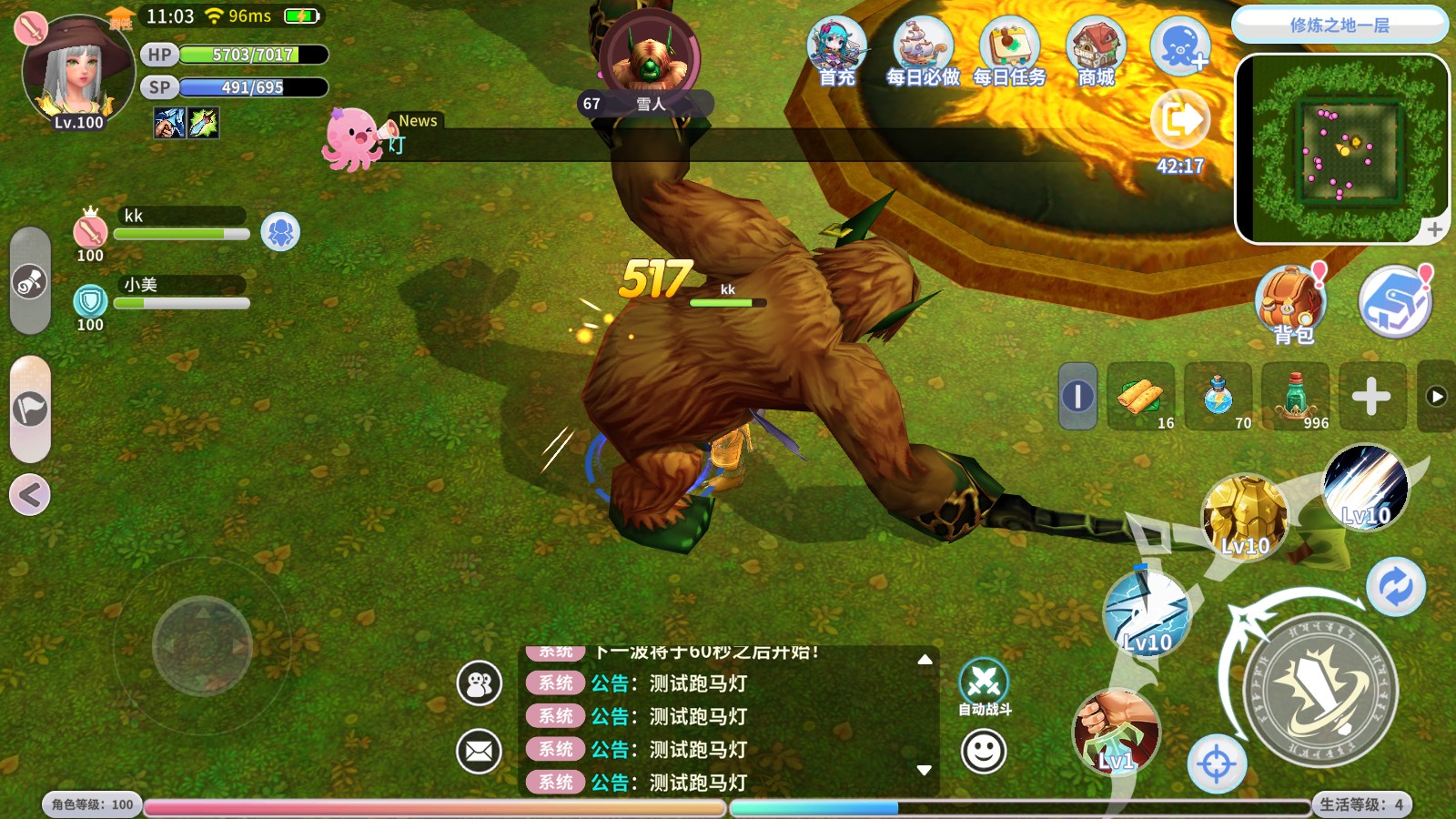Open the emoji smiley panel

tap(984, 752)
